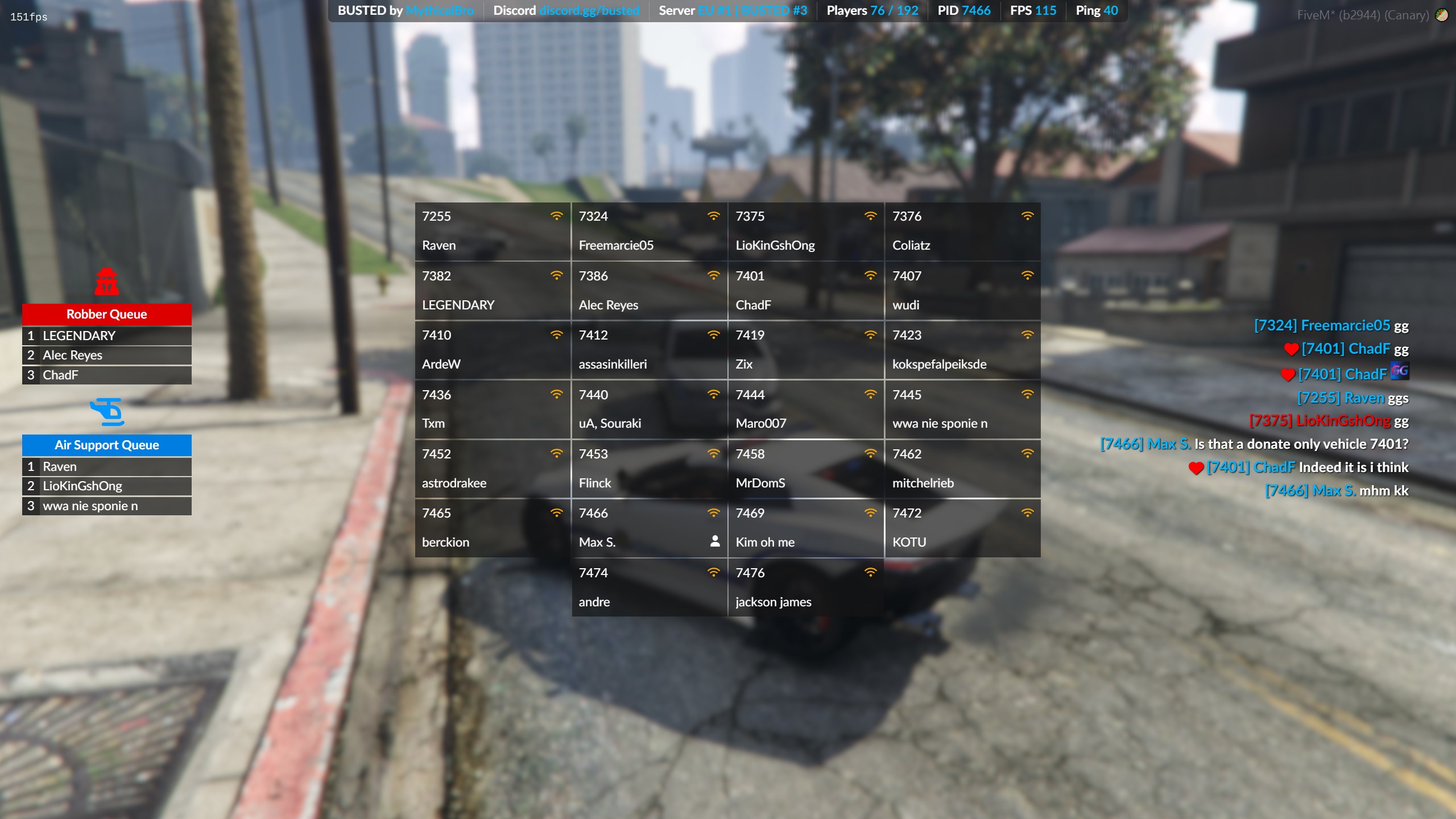This screenshot has width=1456, height=819.
Task: Click the Freemarcie05 player tile
Action: (x=649, y=231)
